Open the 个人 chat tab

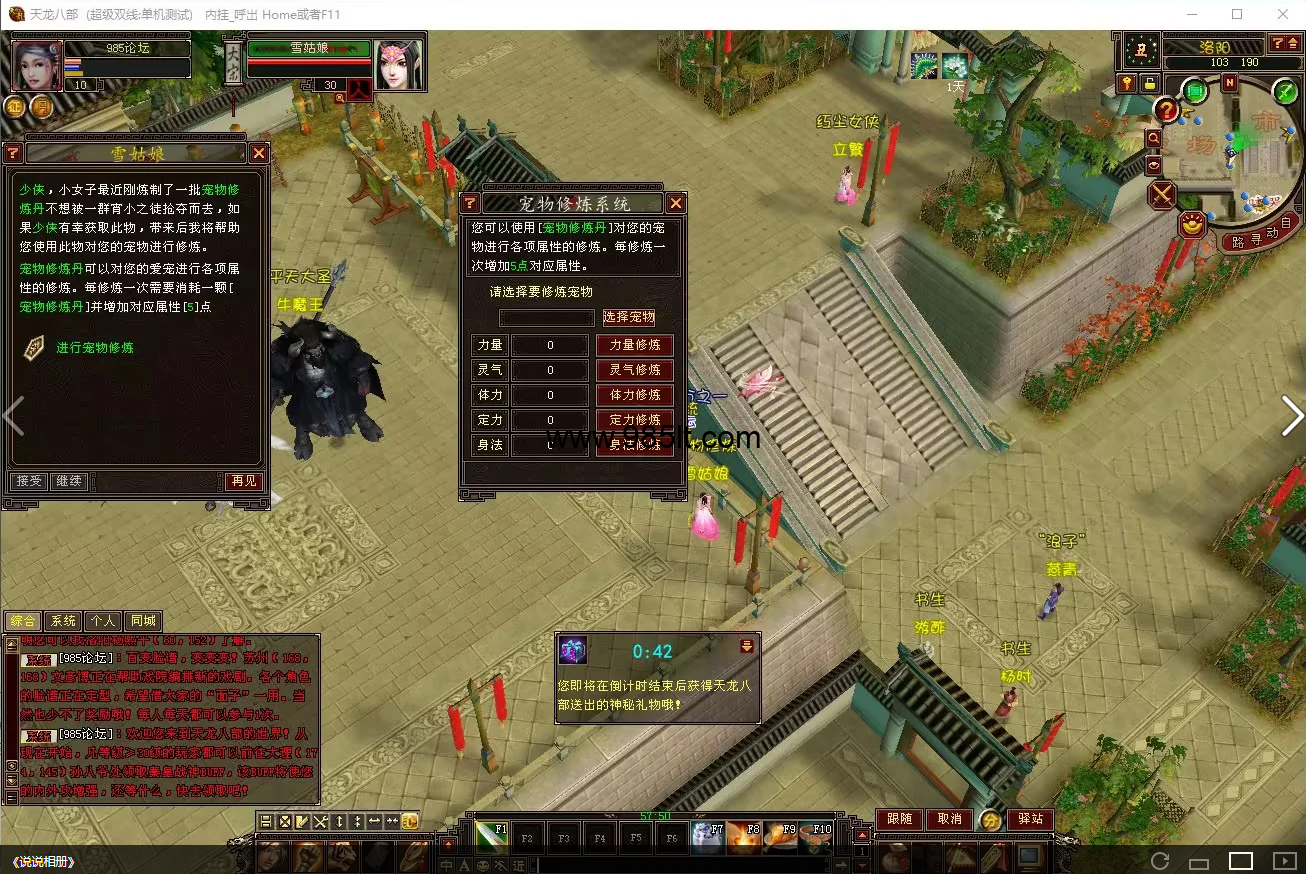point(103,621)
